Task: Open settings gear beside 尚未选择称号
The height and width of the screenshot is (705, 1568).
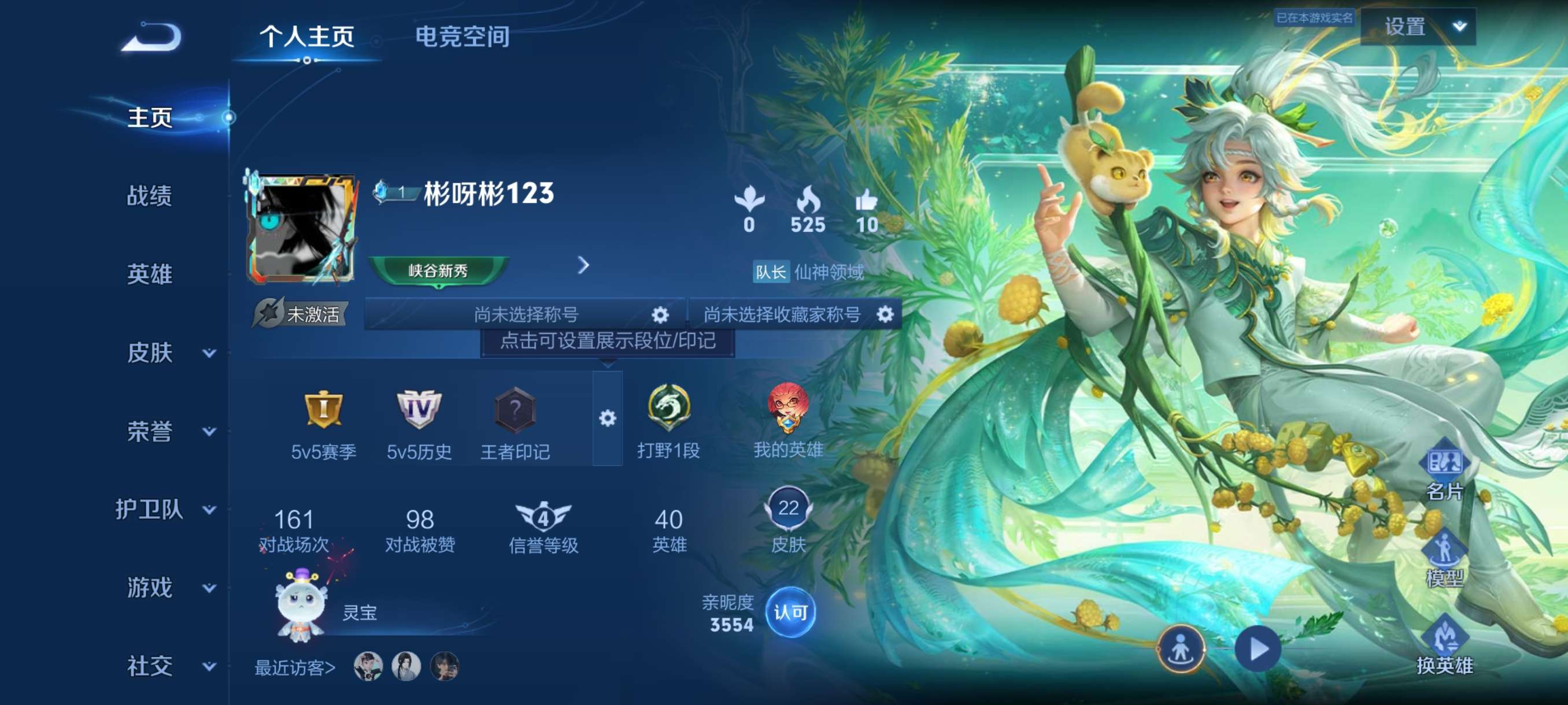Action: click(x=659, y=314)
